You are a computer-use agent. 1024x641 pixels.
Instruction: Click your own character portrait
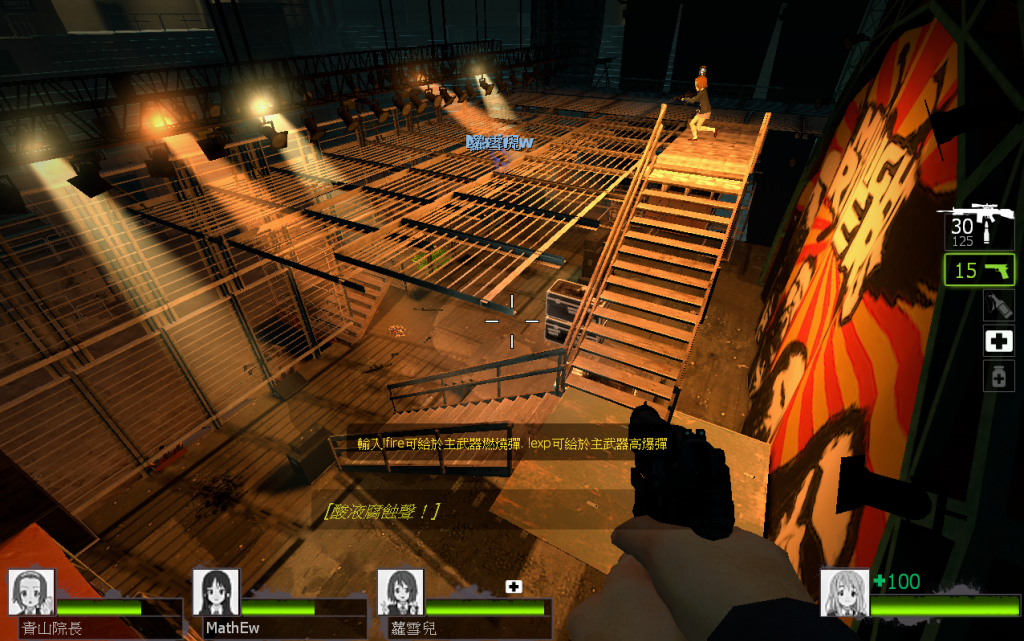tap(844, 592)
